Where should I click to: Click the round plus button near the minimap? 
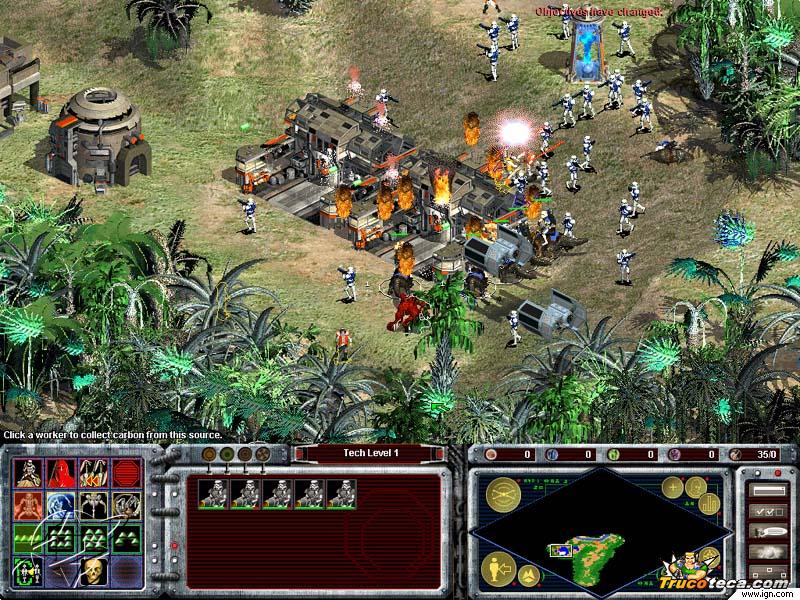(672, 488)
